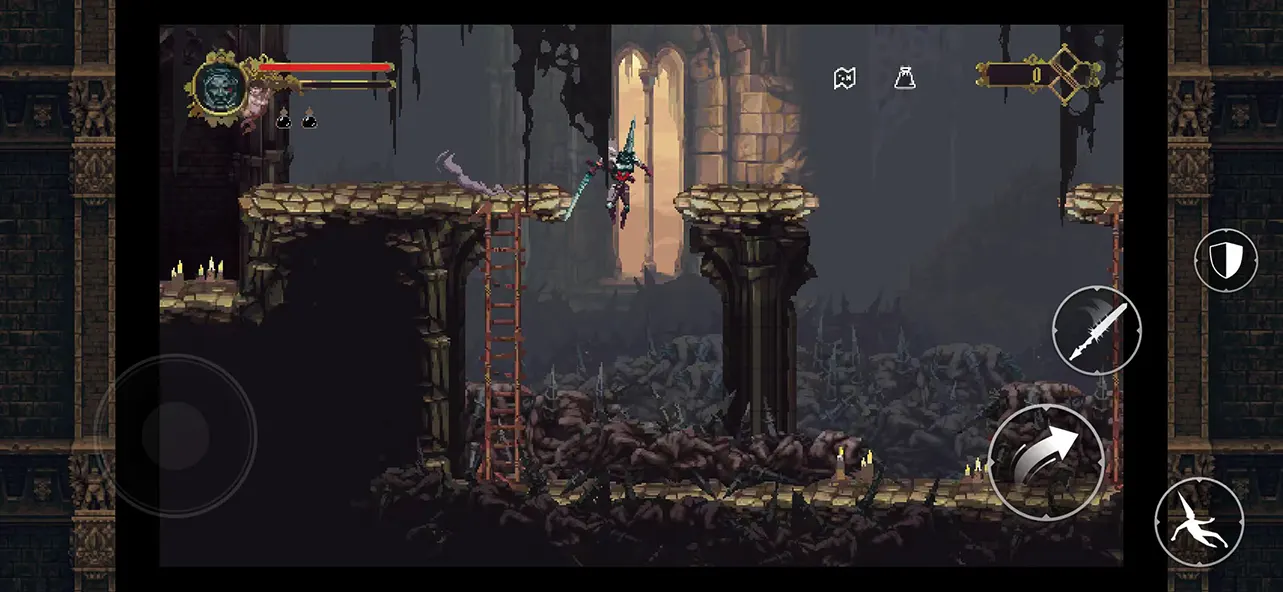Viewport: 1283px width, 592px height.
Task: Tap the curved arrow jump button
Action: pyautogui.click(x=1046, y=461)
